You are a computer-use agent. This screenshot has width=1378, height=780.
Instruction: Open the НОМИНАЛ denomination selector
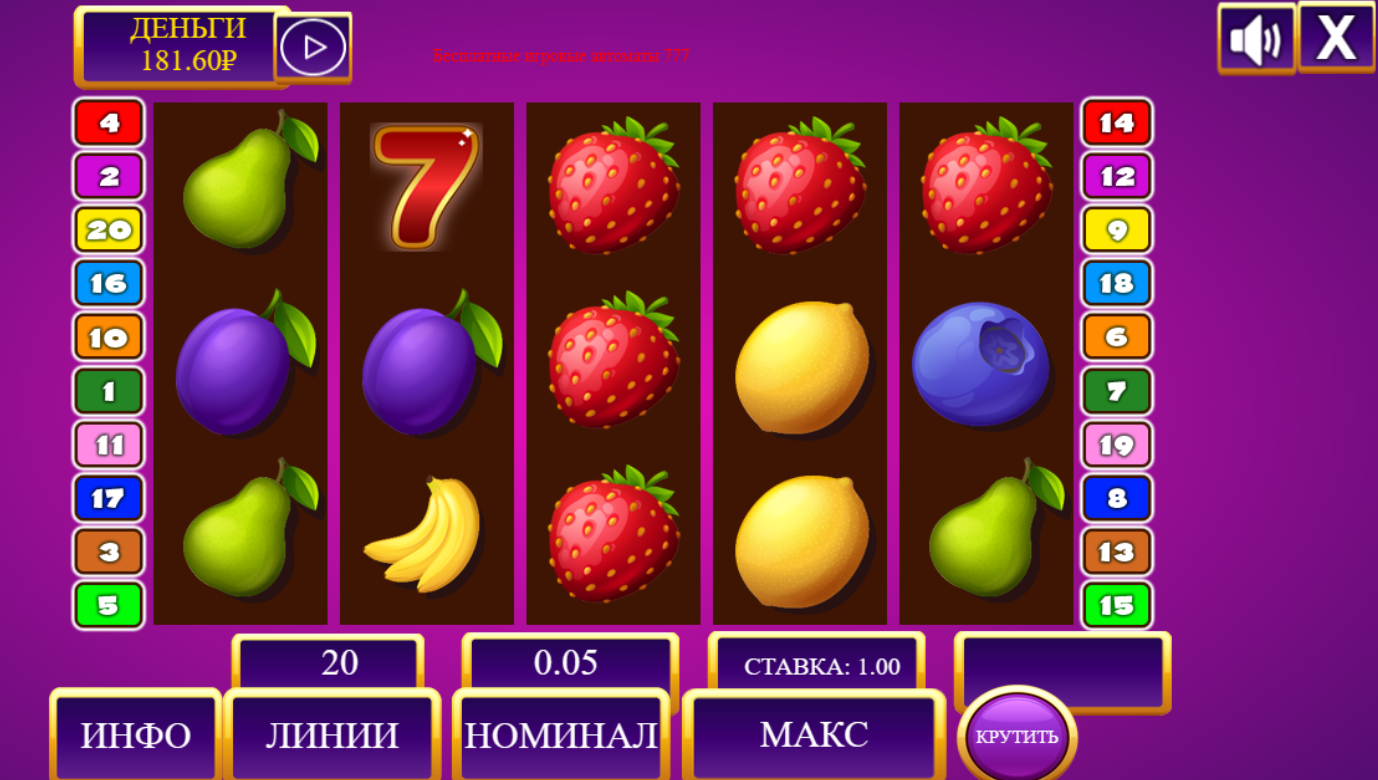click(x=563, y=737)
